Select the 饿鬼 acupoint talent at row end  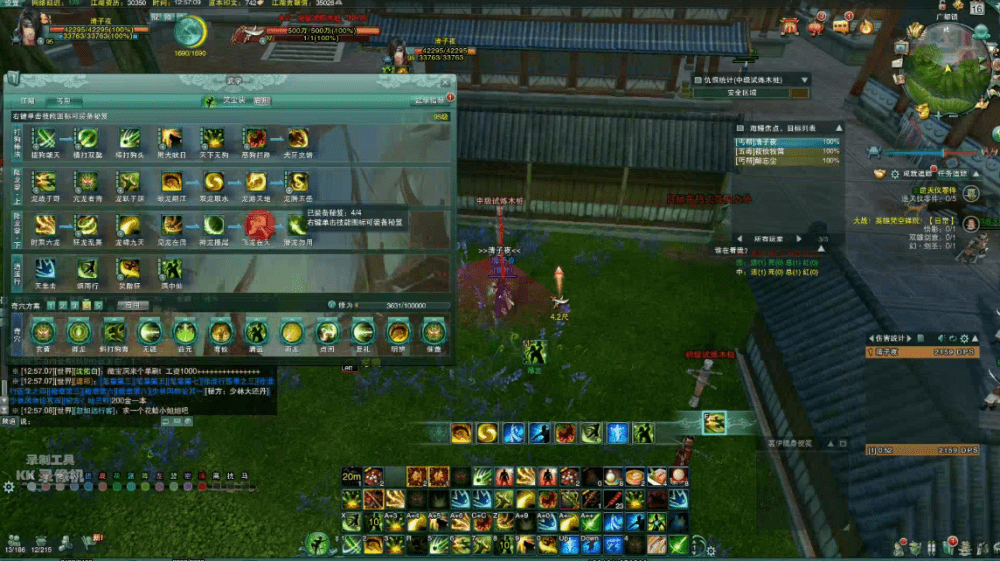click(x=432, y=332)
